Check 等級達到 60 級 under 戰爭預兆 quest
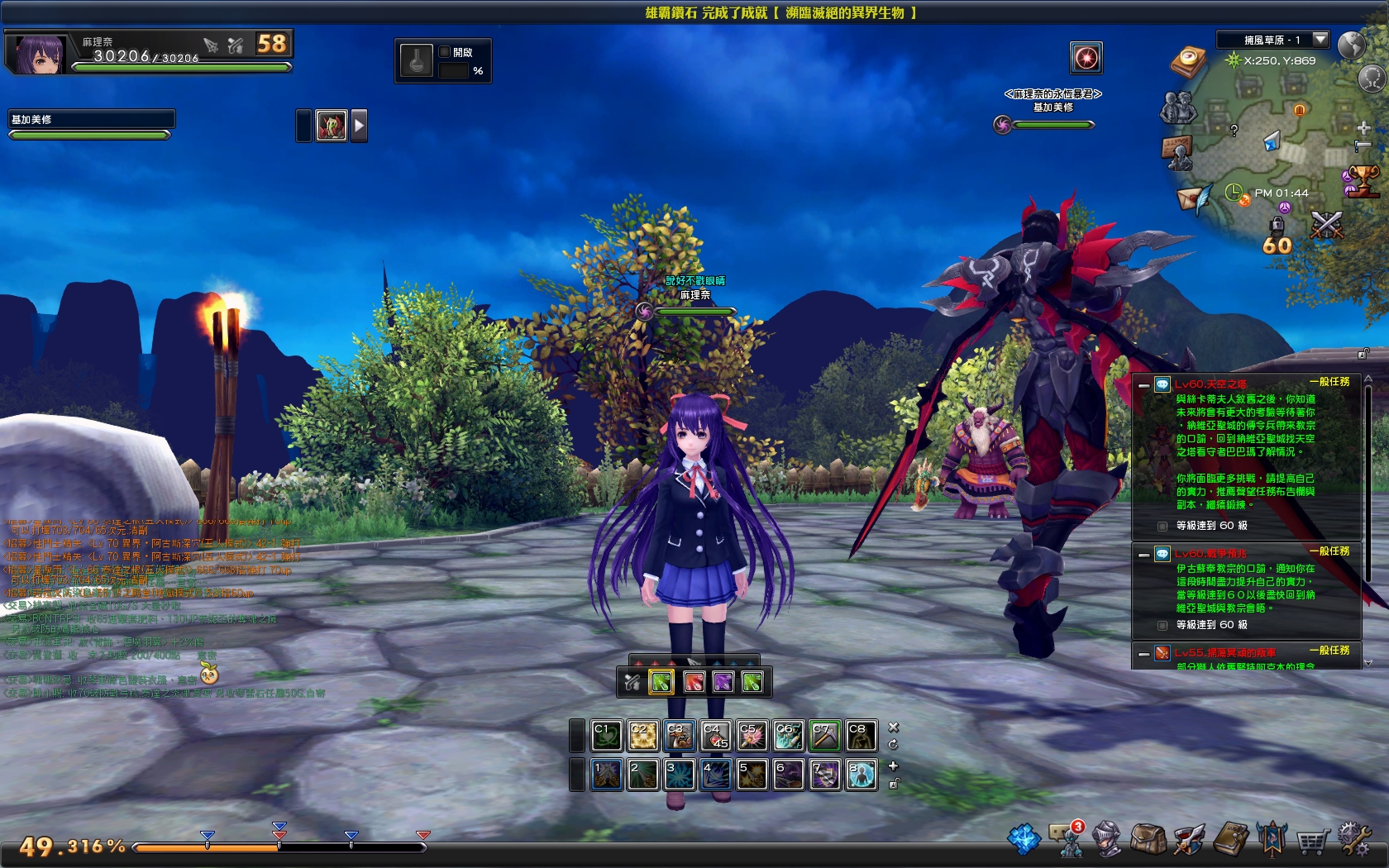Viewport: 1389px width, 868px height. point(1162,627)
